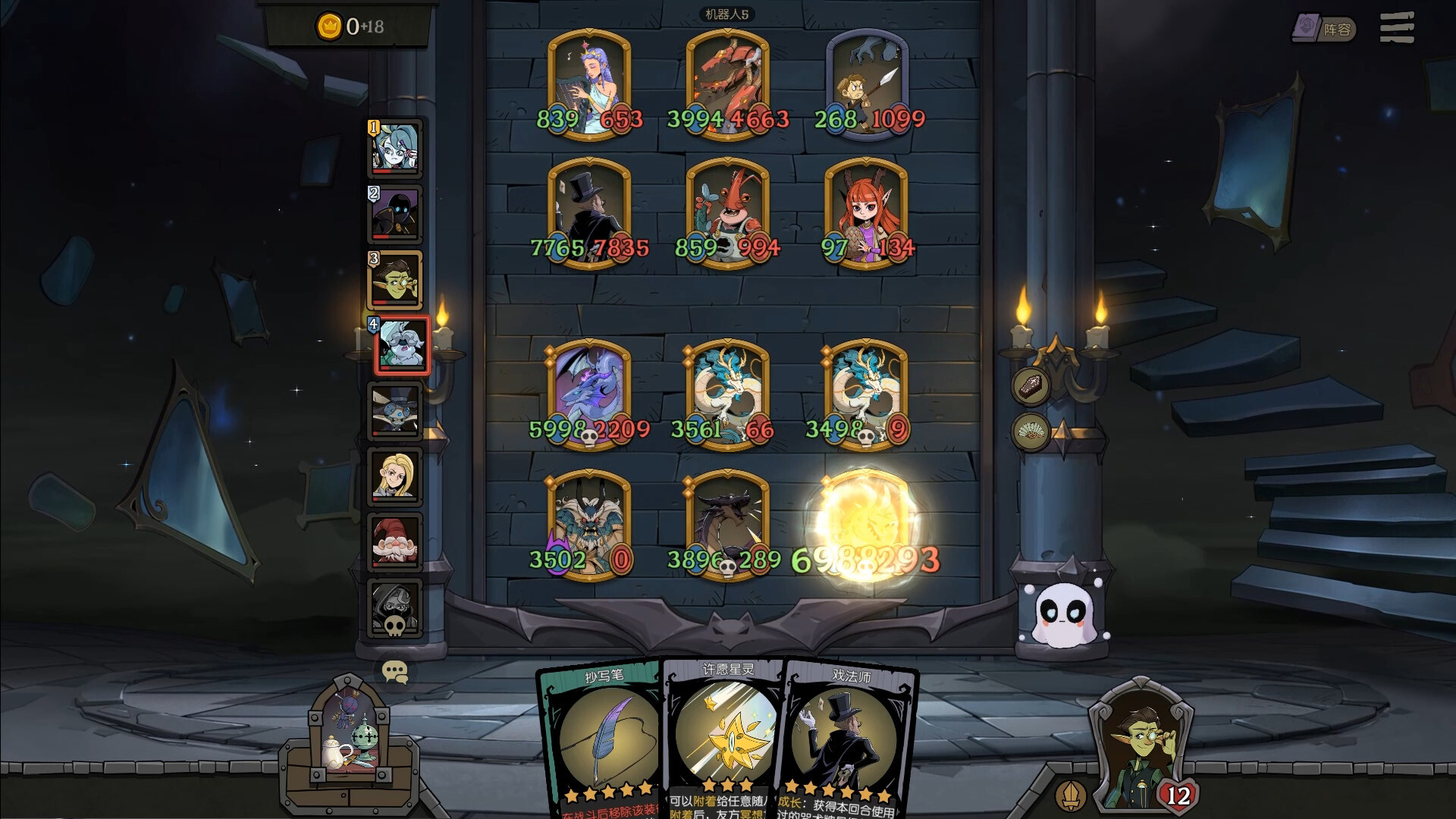Select the rank 1 blue-haired player portrait
Screen dimensions: 1456x819
[394, 148]
